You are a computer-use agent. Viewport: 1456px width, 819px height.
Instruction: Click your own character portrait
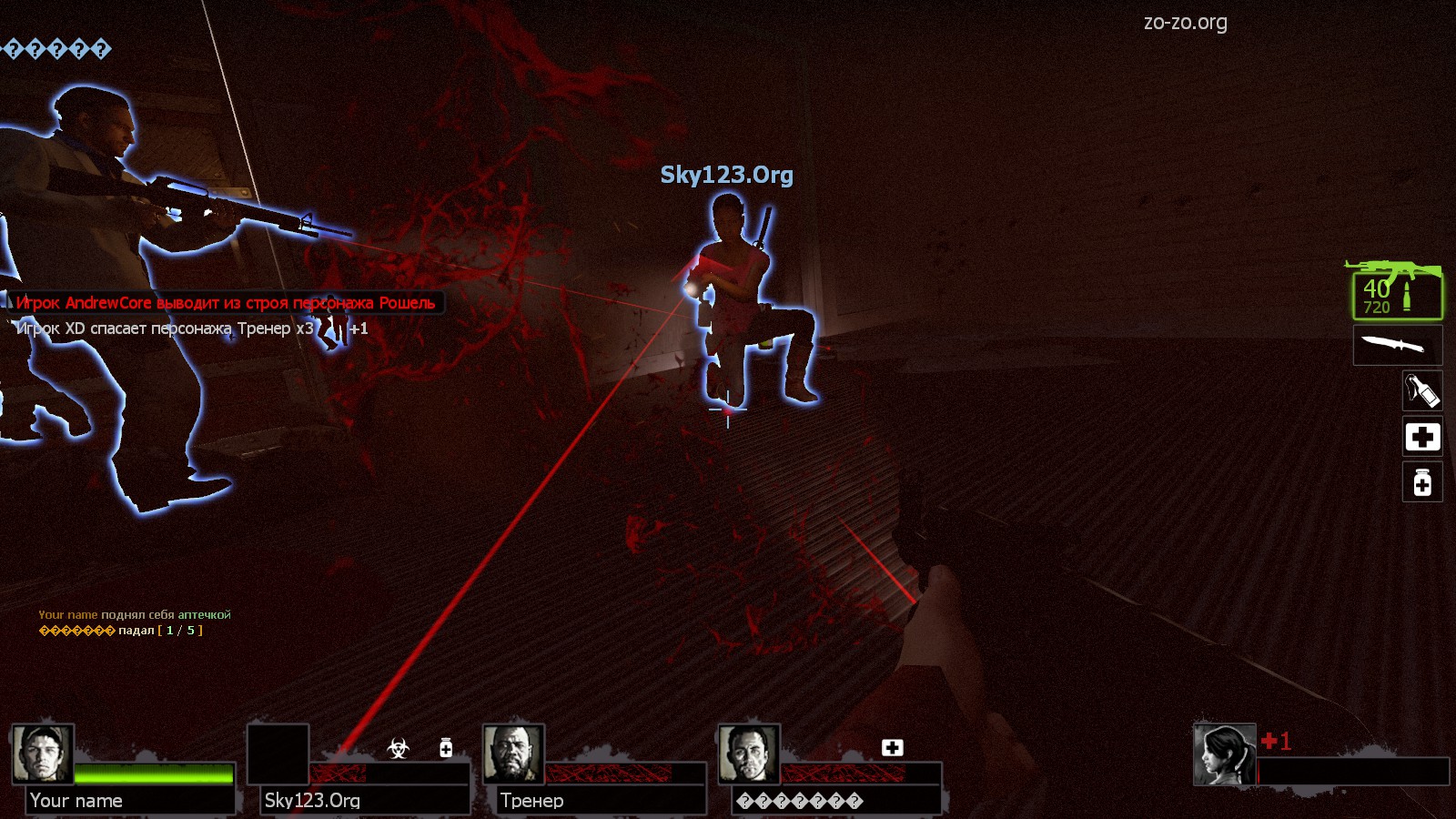click(1224, 754)
